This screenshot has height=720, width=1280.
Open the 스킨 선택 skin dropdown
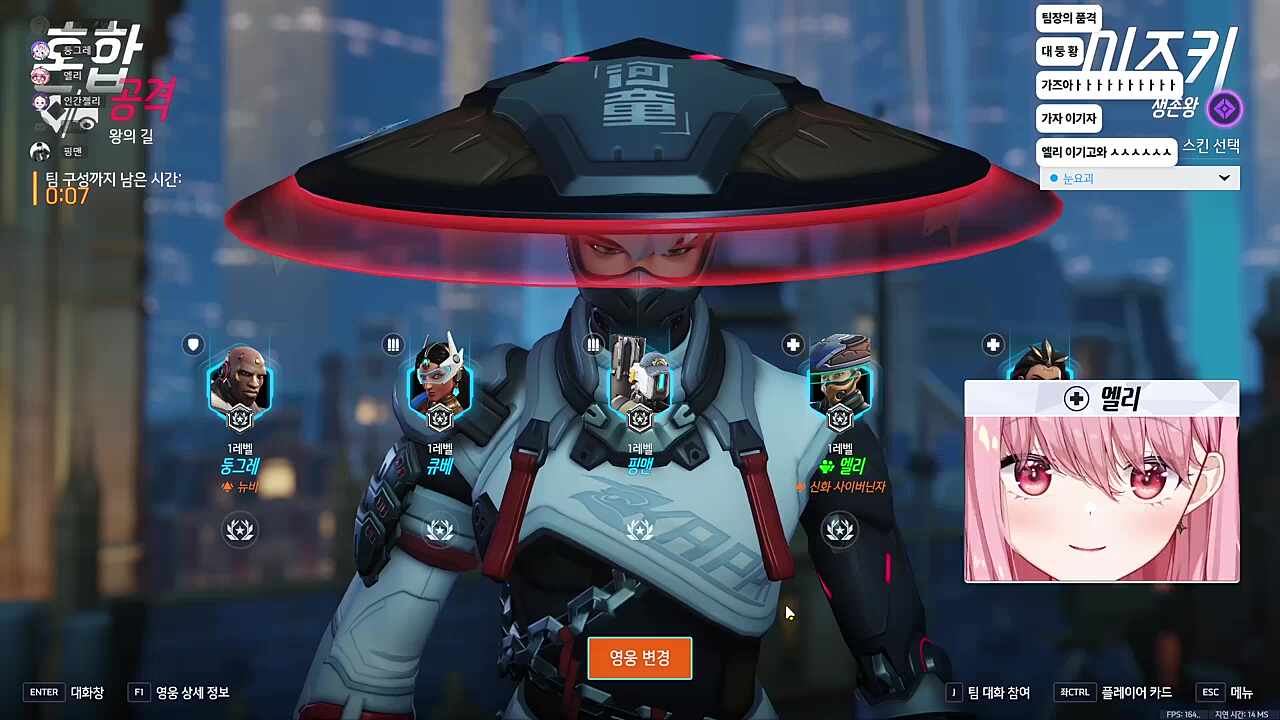pos(1224,178)
